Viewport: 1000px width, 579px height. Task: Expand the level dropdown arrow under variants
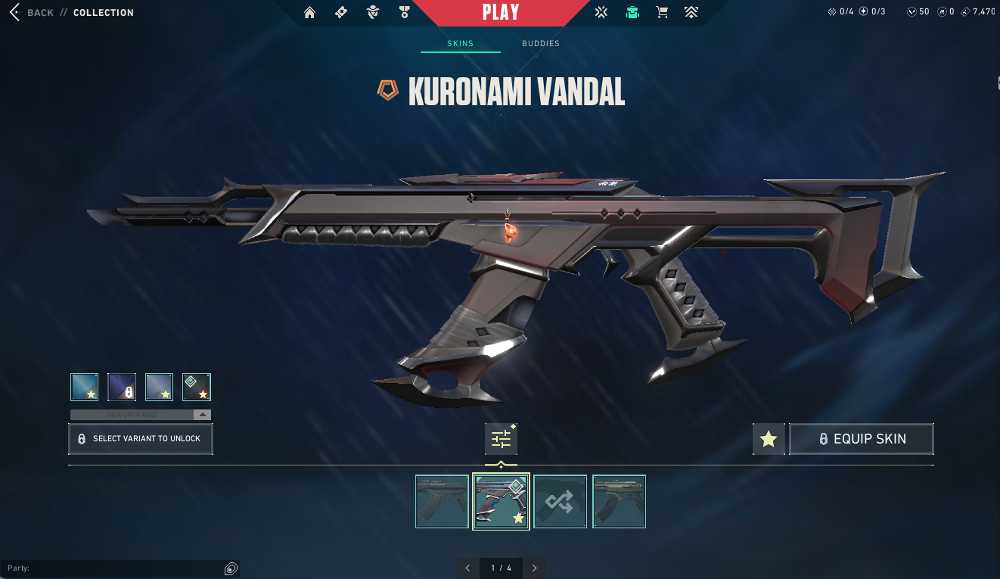pos(202,414)
